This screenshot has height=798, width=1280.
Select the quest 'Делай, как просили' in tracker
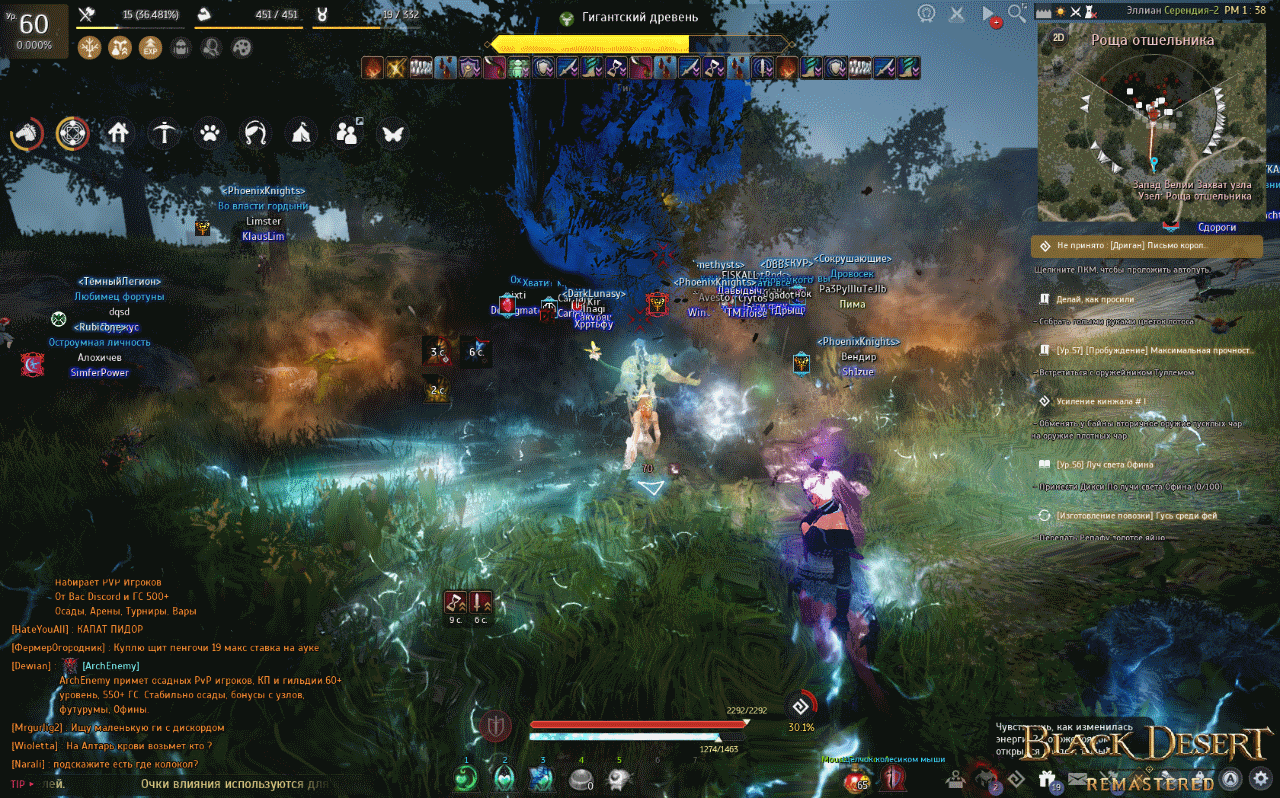(x=1095, y=299)
